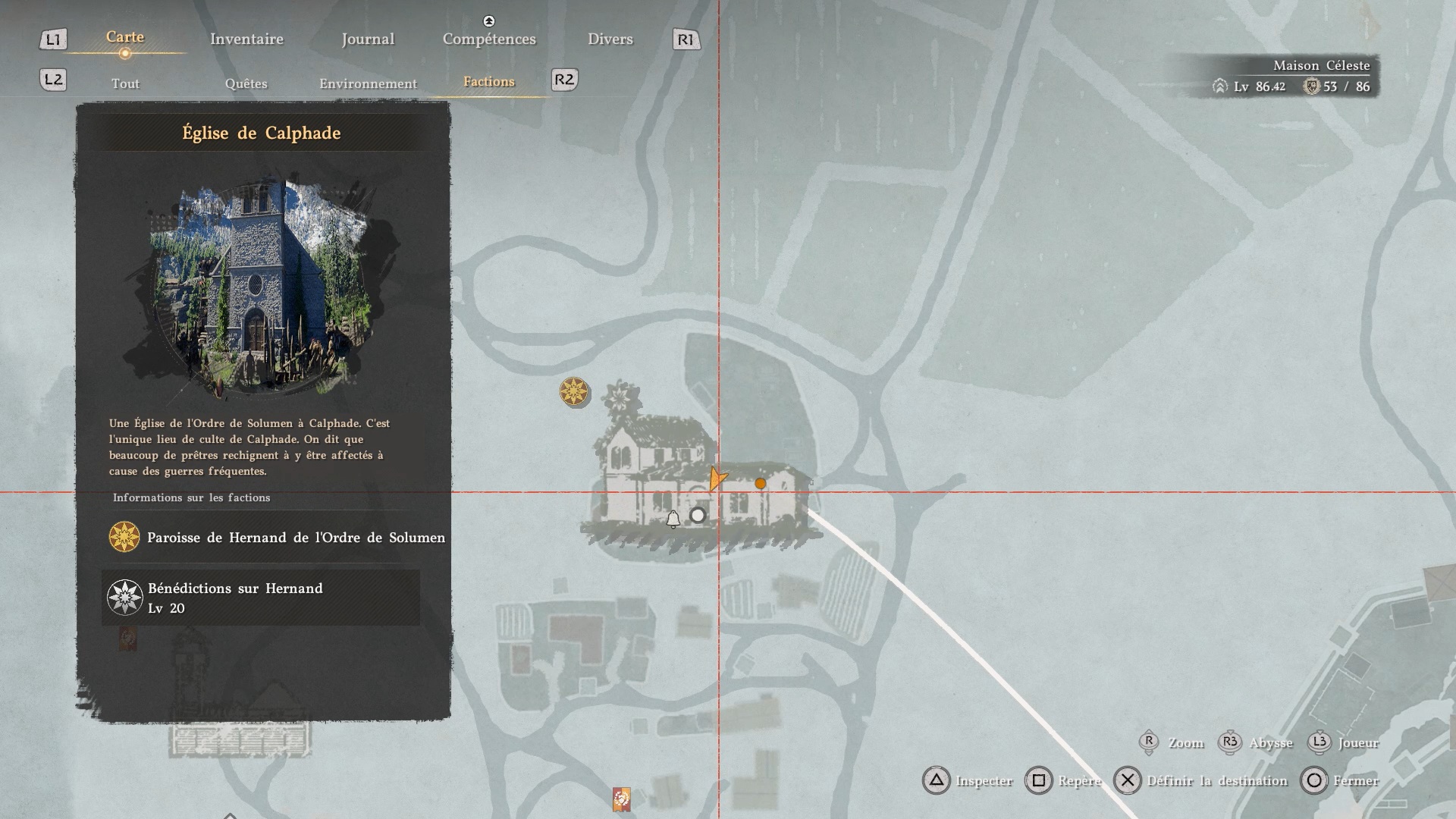Viewport: 1456px width, 819px height.
Task: Select the white ring marker at the church
Action: point(698,516)
